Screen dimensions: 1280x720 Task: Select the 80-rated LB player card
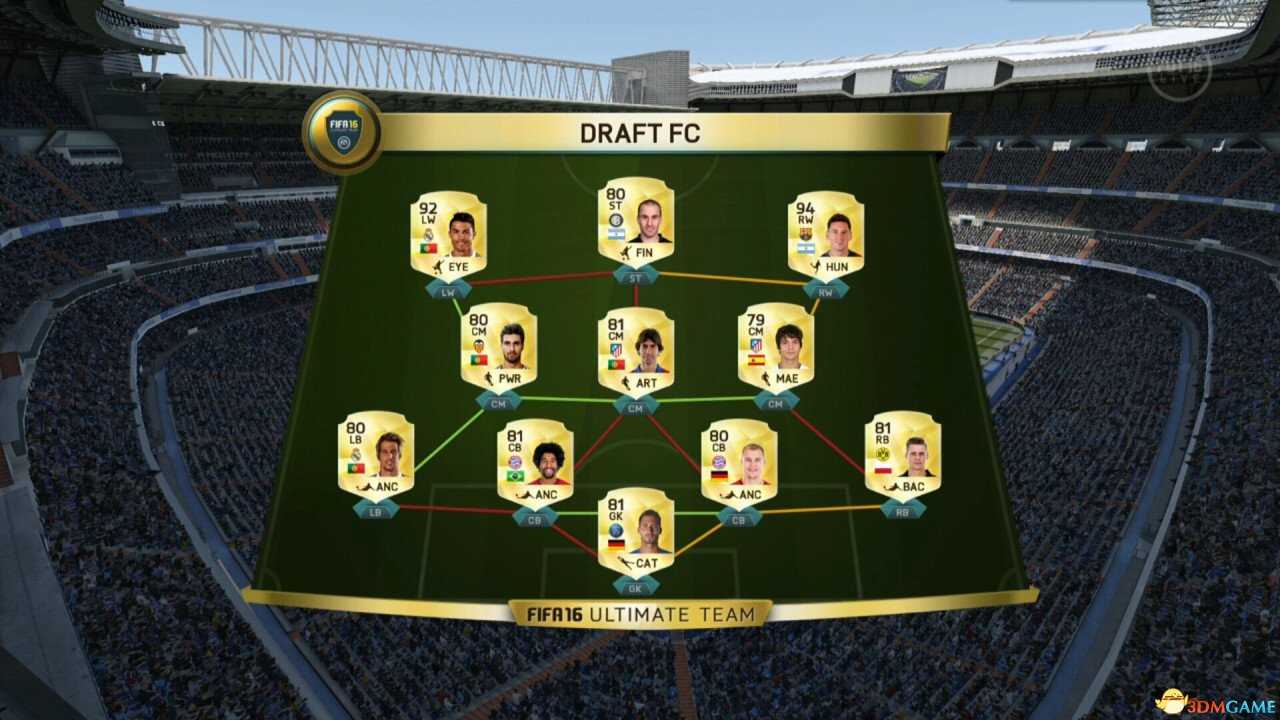(375, 455)
